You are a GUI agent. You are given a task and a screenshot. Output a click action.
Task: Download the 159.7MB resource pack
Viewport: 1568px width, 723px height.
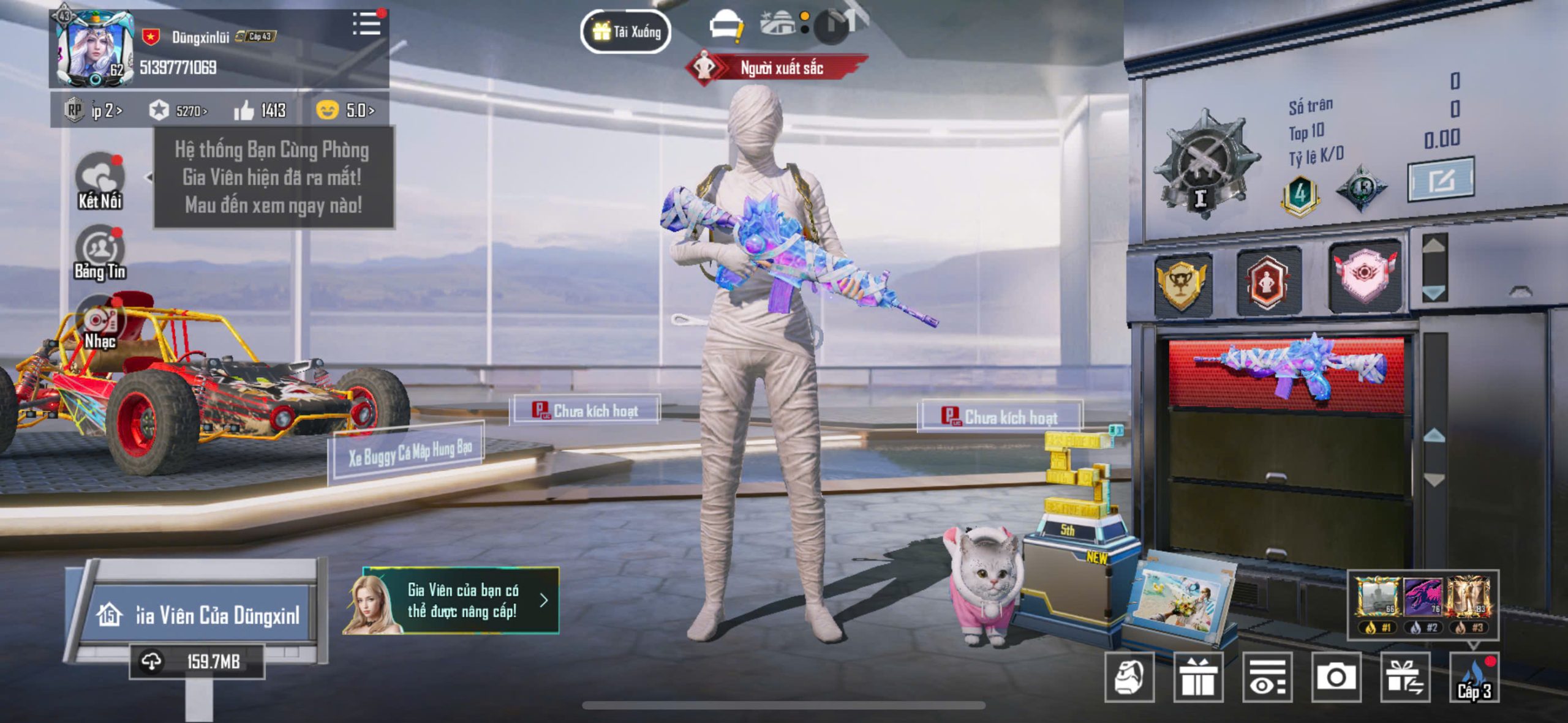(197, 661)
